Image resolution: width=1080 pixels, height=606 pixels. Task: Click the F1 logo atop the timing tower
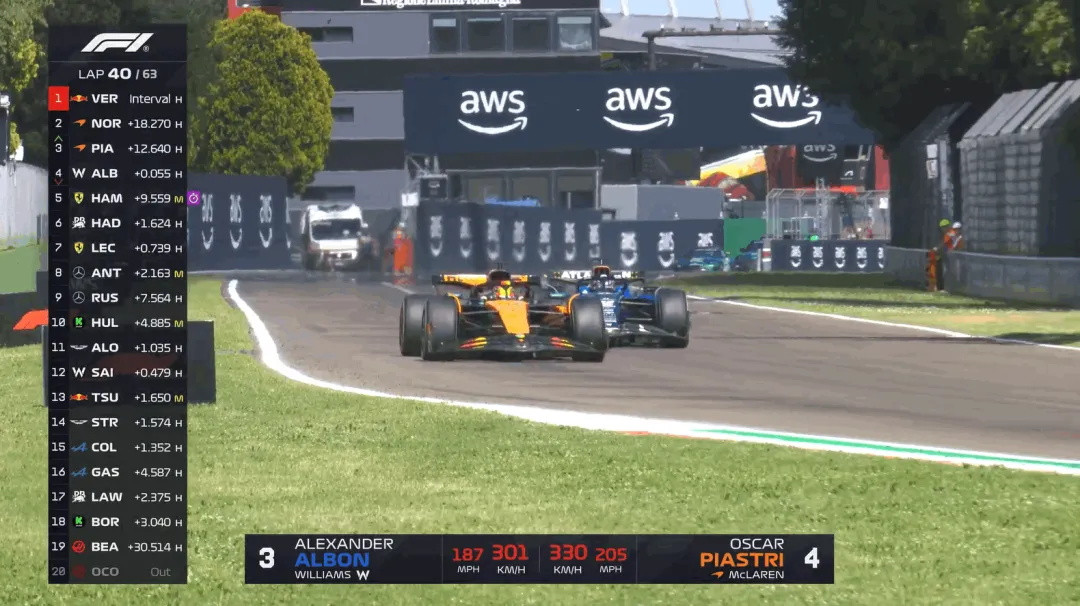117,43
